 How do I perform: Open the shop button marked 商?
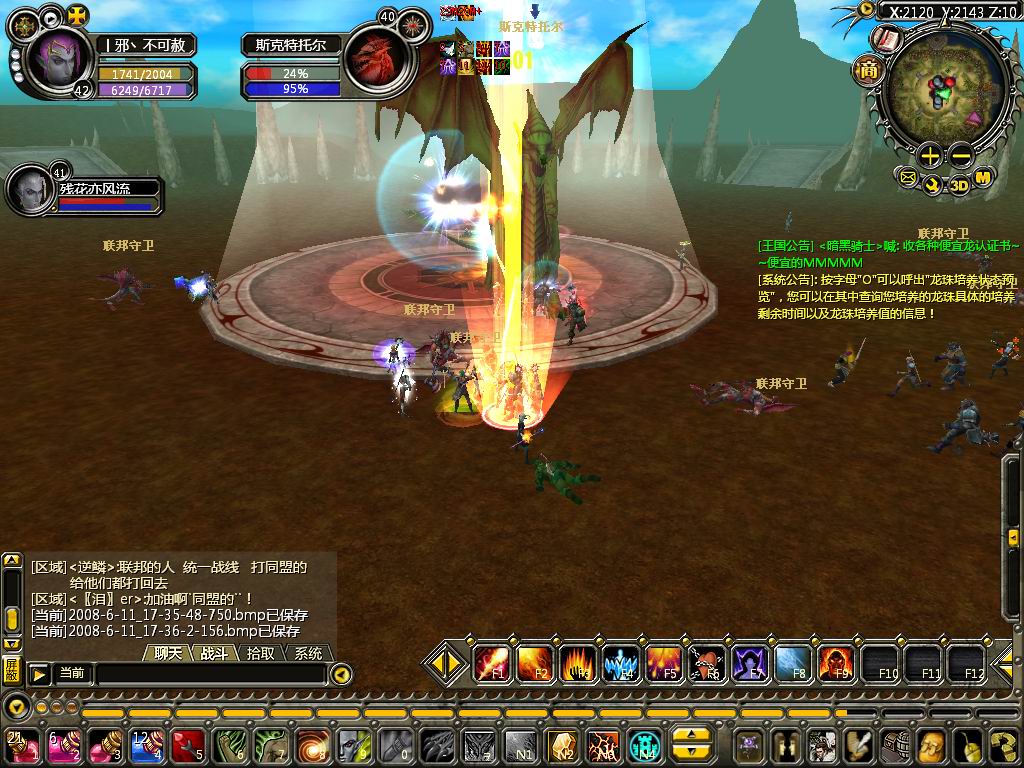(867, 69)
